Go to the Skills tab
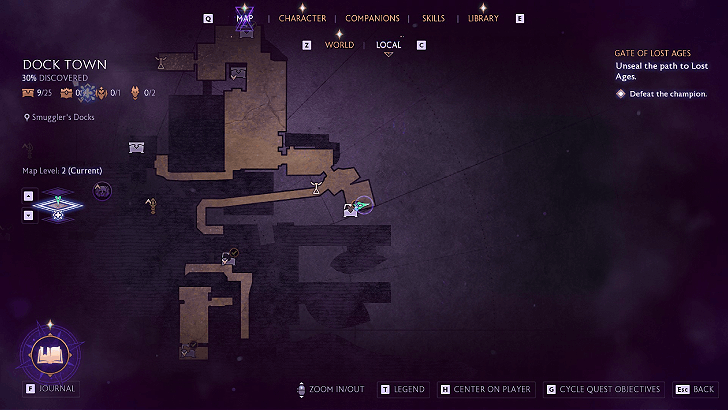Viewport: 728px width, 410px height. tap(434, 18)
